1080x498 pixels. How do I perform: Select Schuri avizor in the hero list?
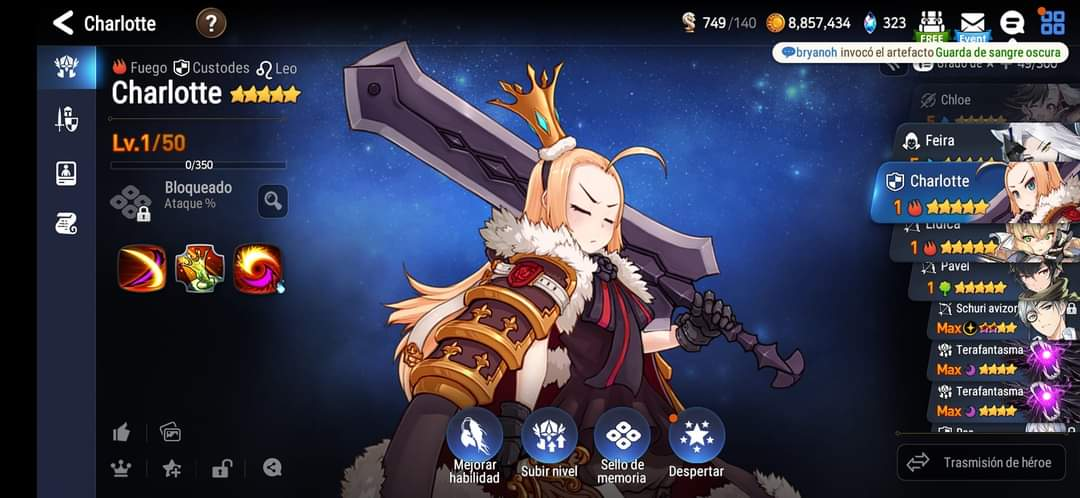(x=985, y=309)
